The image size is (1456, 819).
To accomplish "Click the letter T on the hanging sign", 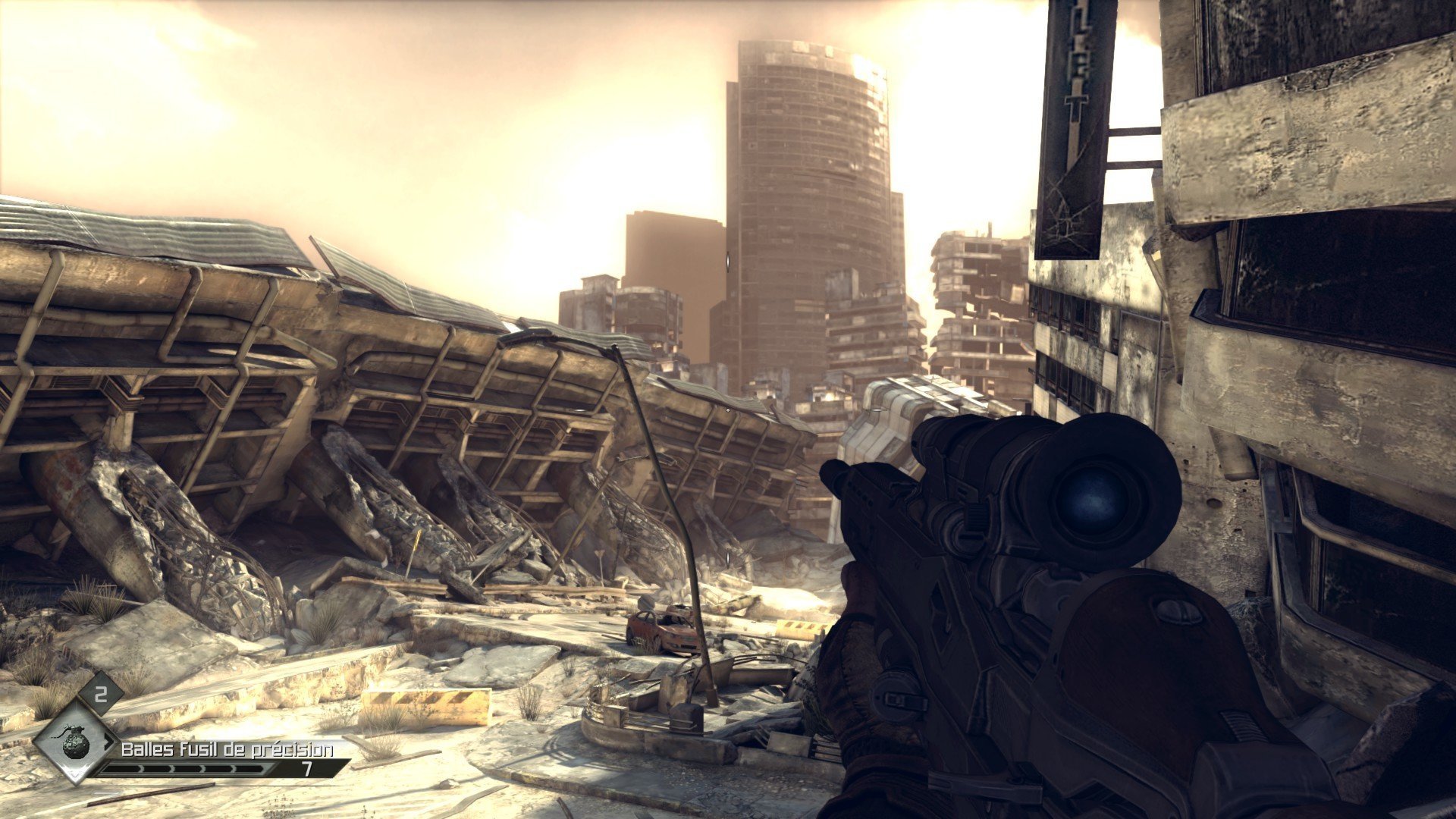I will [x=1077, y=104].
